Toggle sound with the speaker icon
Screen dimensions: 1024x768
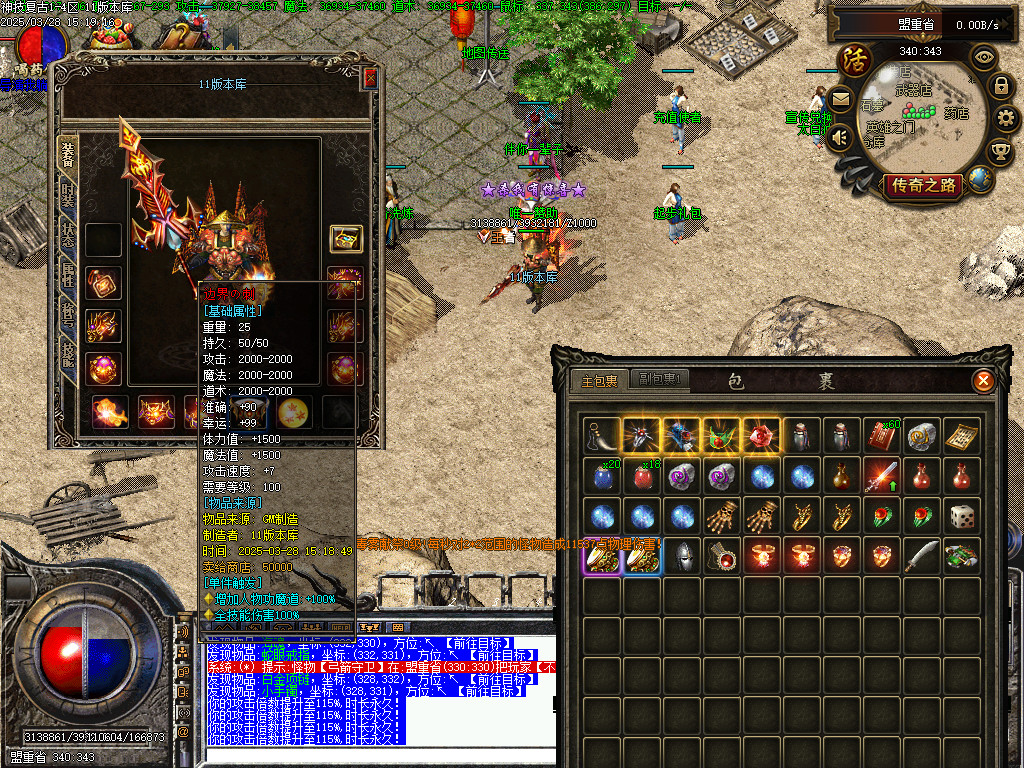click(x=840, y=136)
